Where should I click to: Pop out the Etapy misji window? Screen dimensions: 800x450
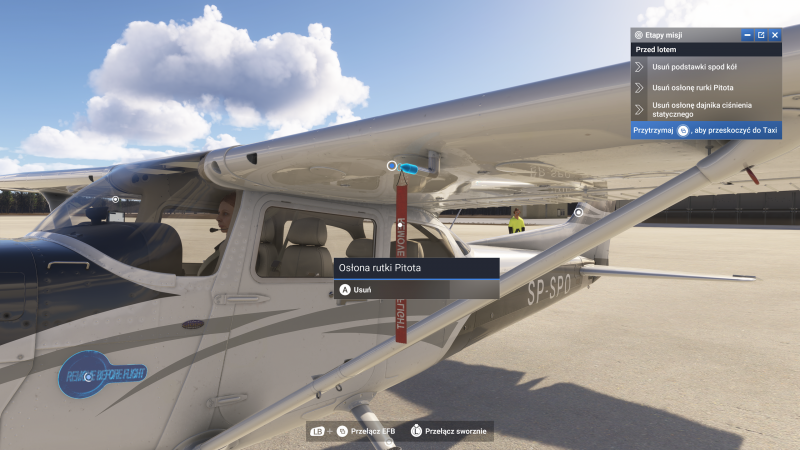(761, 35)
